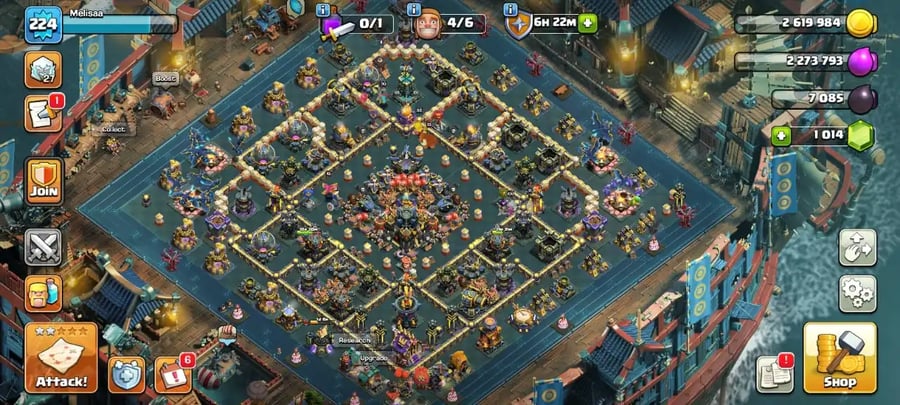Screen dimensions: 900x405
Task: Click the green plus to buy gems
Action: point(780,135)
